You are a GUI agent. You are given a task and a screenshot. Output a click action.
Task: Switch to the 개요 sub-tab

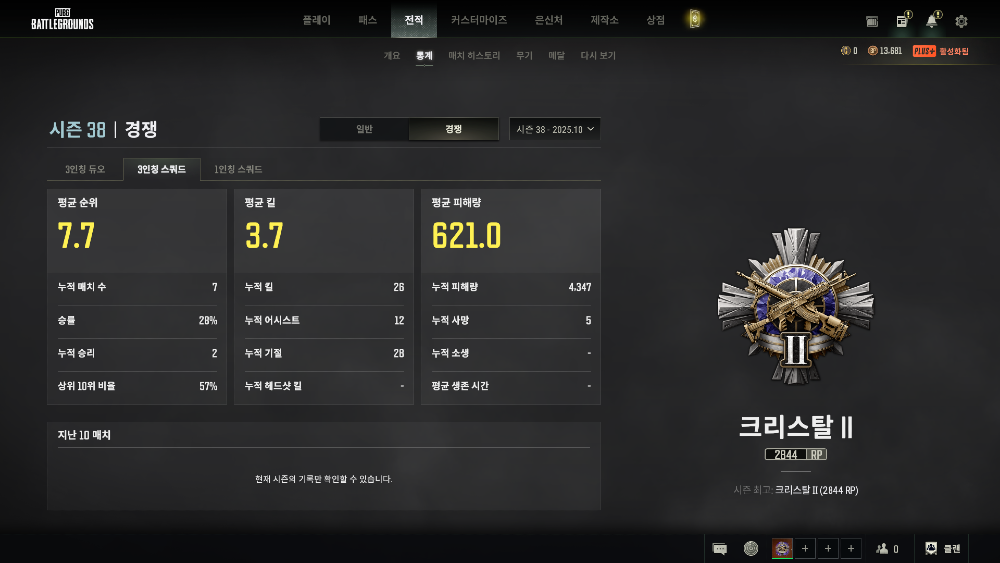392,56
